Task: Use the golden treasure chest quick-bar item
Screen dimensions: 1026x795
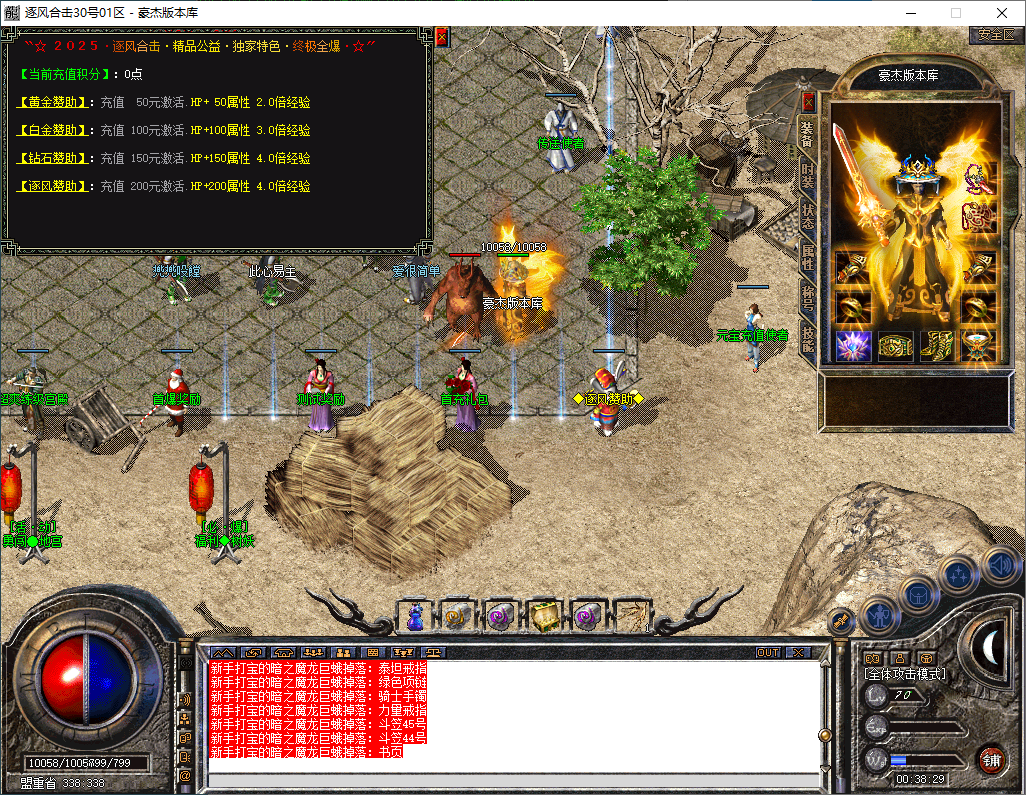Action: [x=545, y=615]
